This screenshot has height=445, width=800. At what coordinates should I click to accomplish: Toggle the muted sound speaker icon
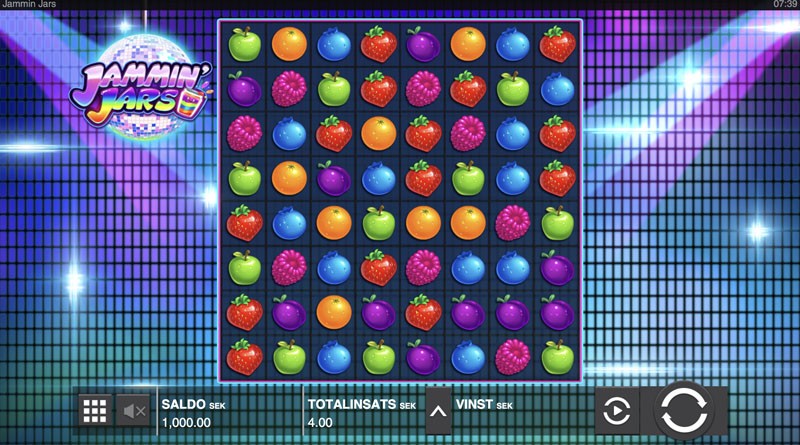pyautogui.click(x=134, y=409)
